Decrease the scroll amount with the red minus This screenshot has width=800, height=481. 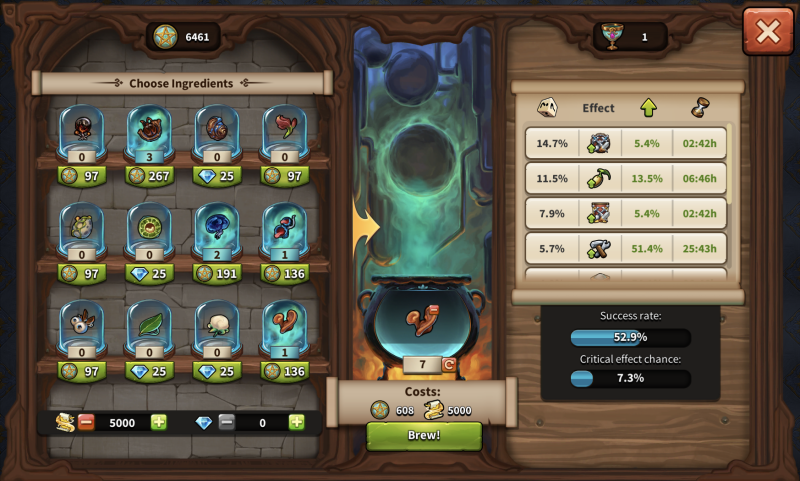pyautogui.click(x=86, y=422)
